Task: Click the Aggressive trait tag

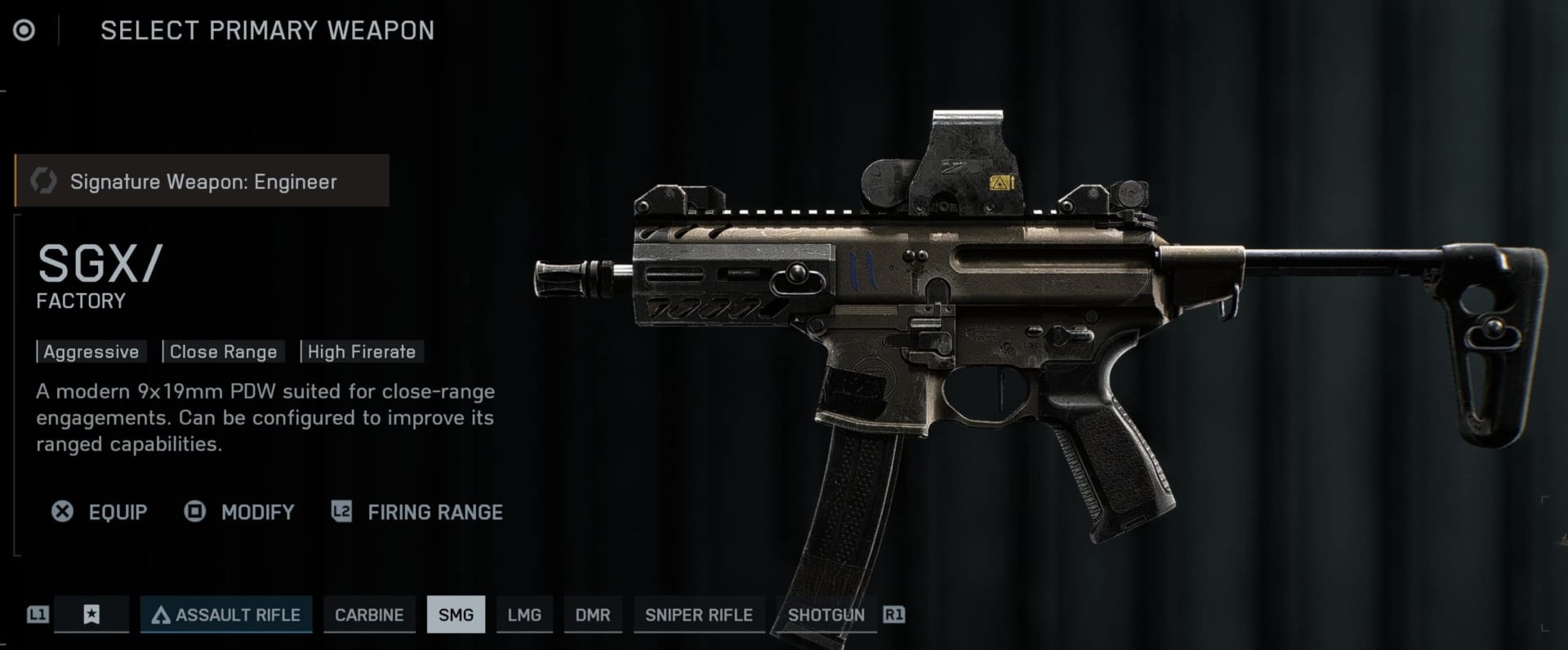Action: [x=91, y=351]
